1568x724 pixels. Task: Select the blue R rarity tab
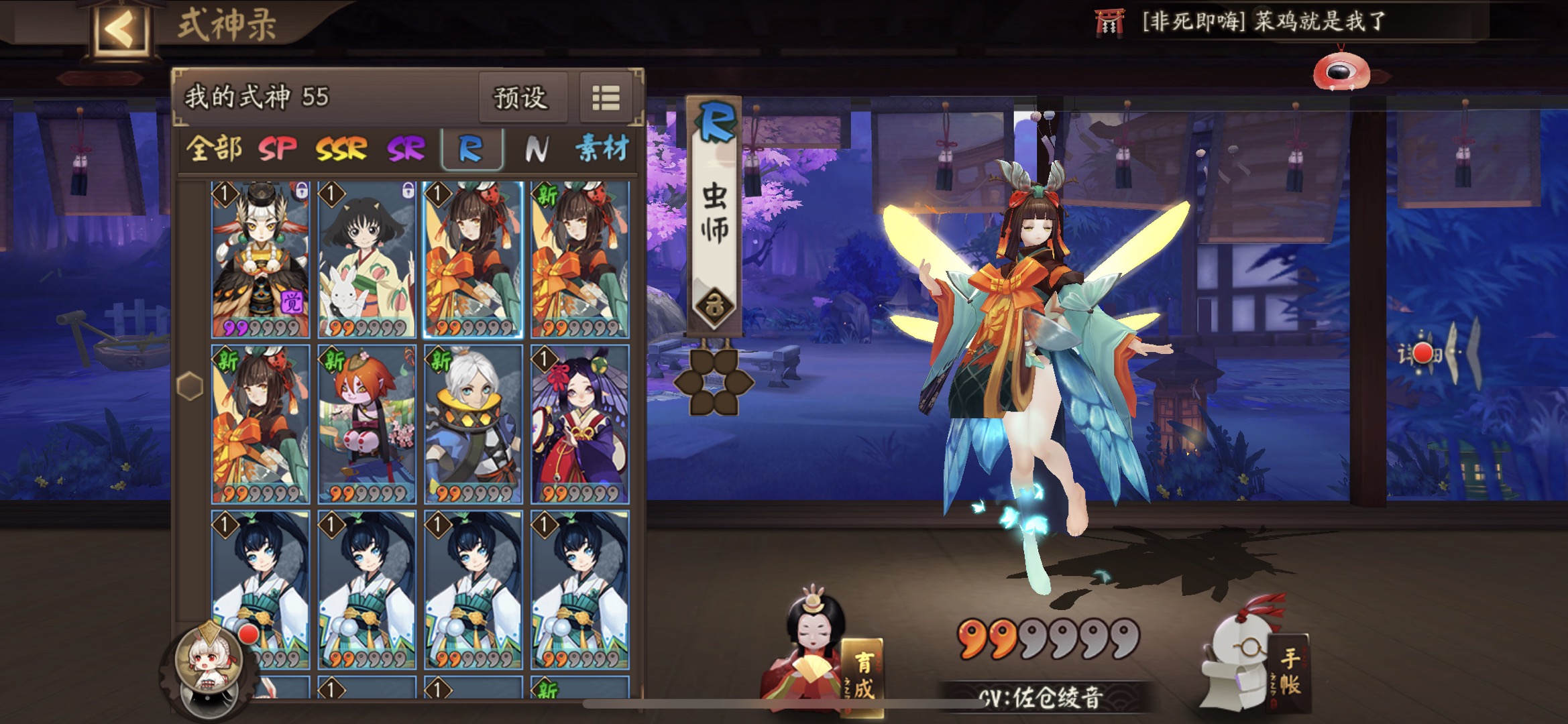click(471, 149)
